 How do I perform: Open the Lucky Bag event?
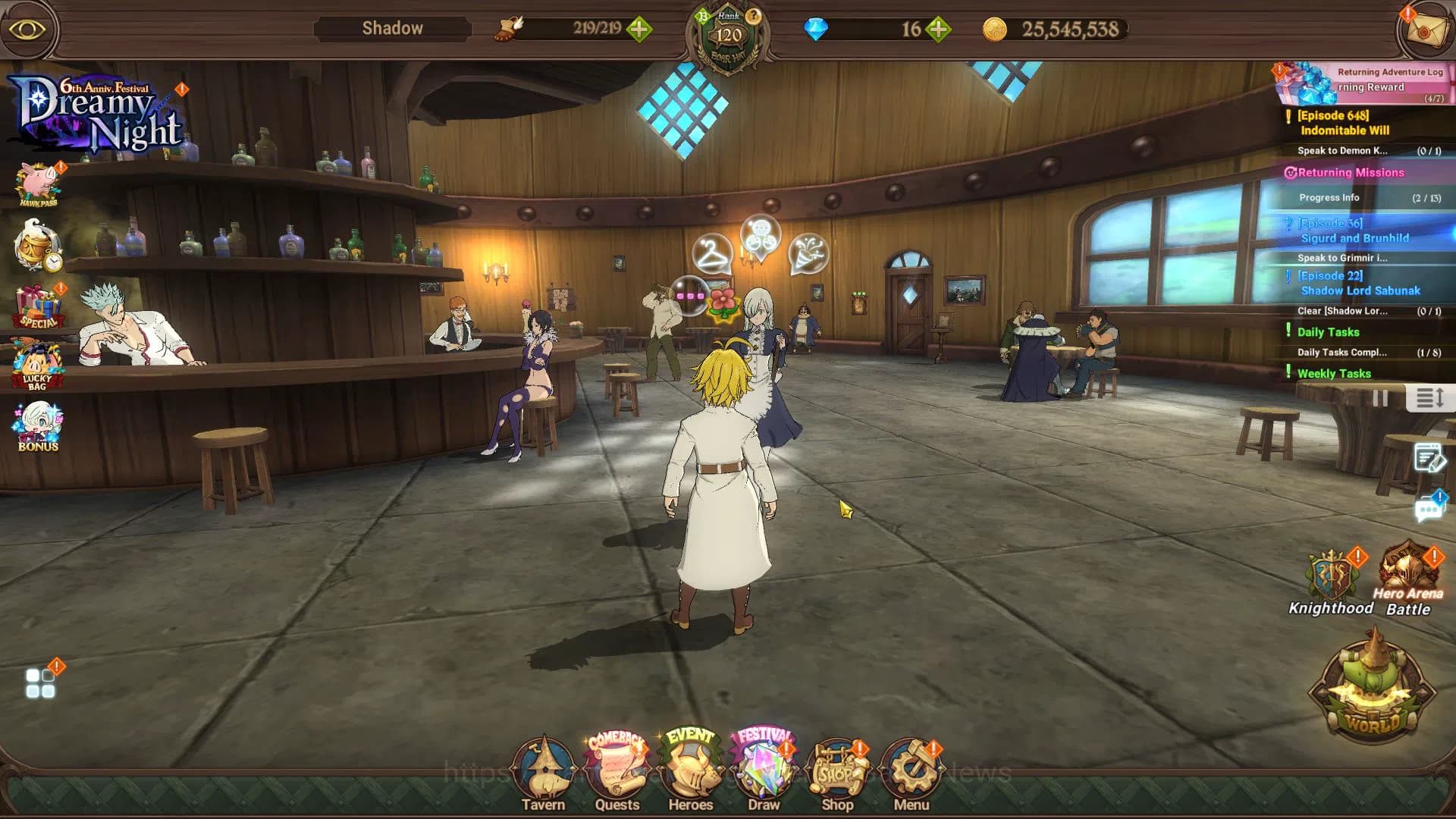pos(37,366)
